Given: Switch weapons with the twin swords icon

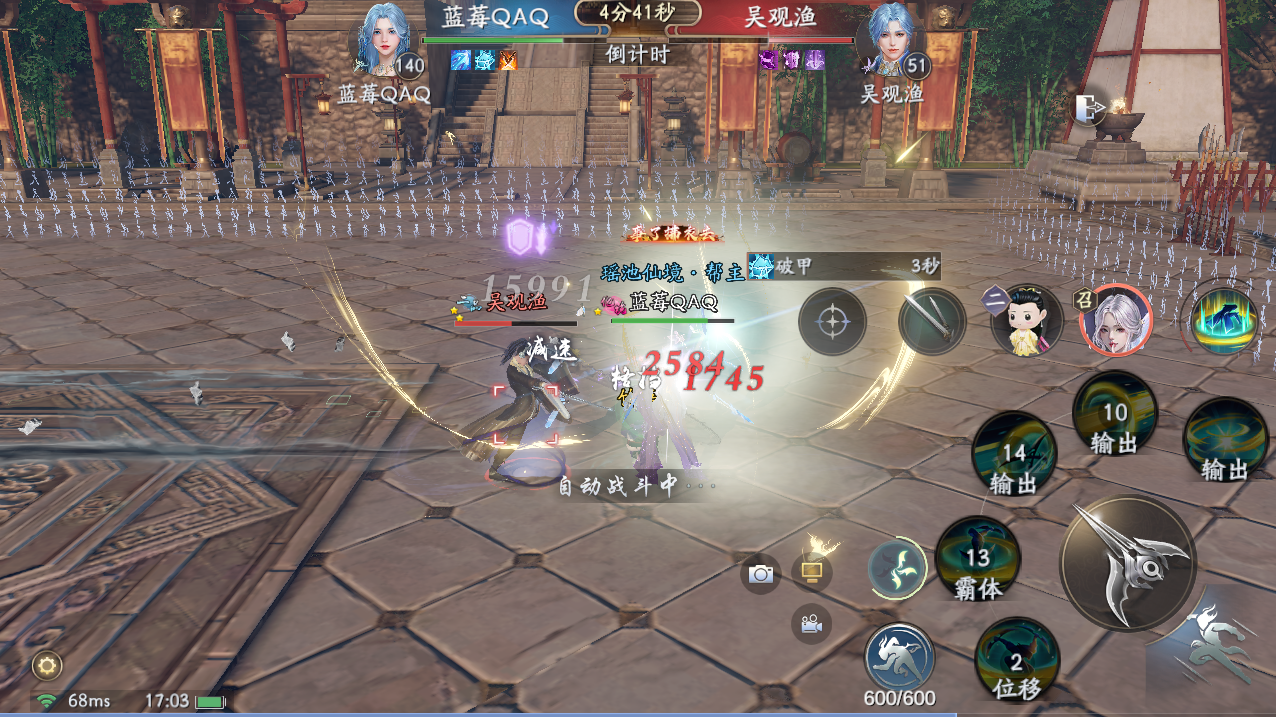Looking at the screenshot, I should 932,321.
